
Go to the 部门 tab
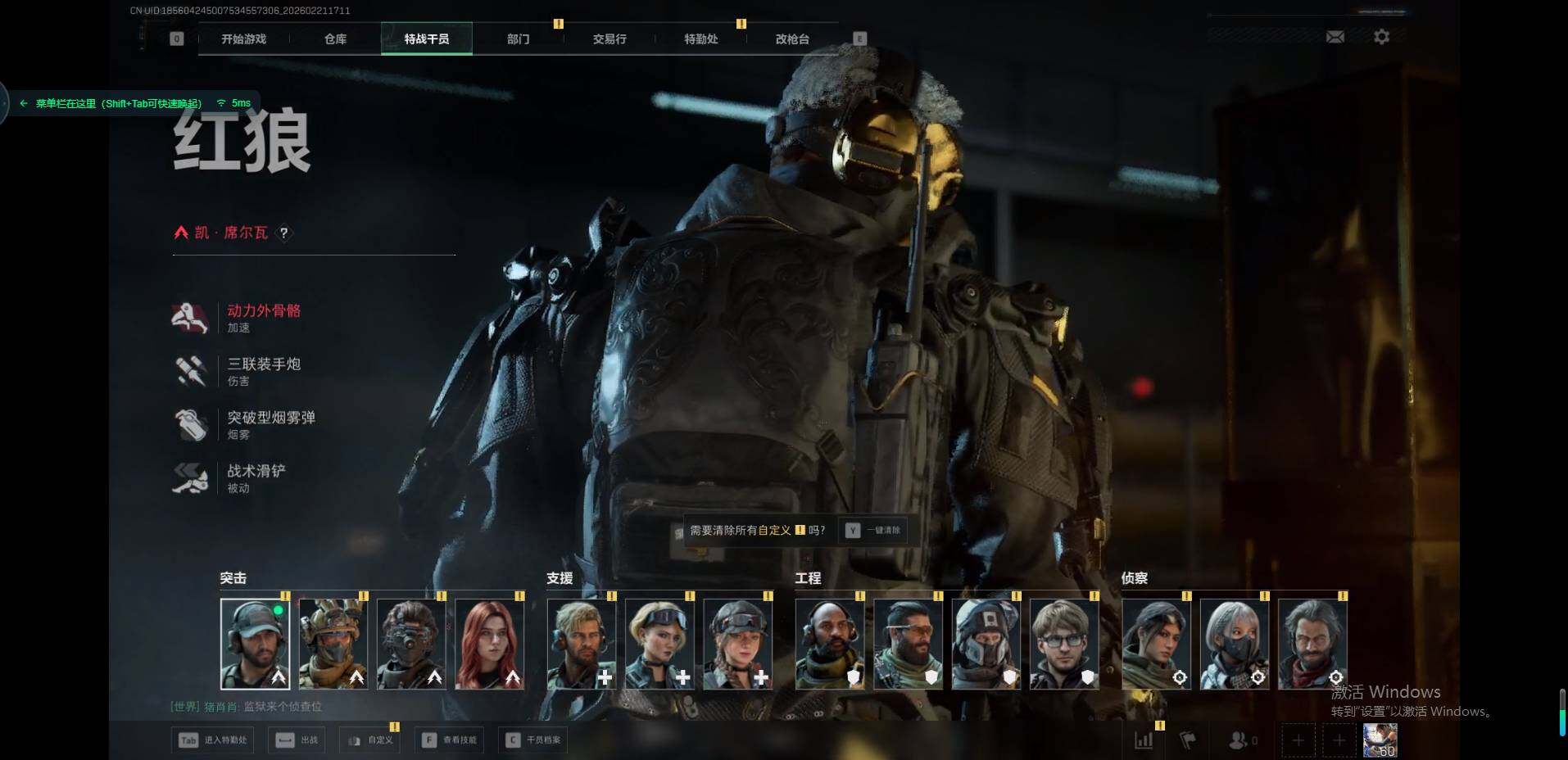click(x=518, y=39)
